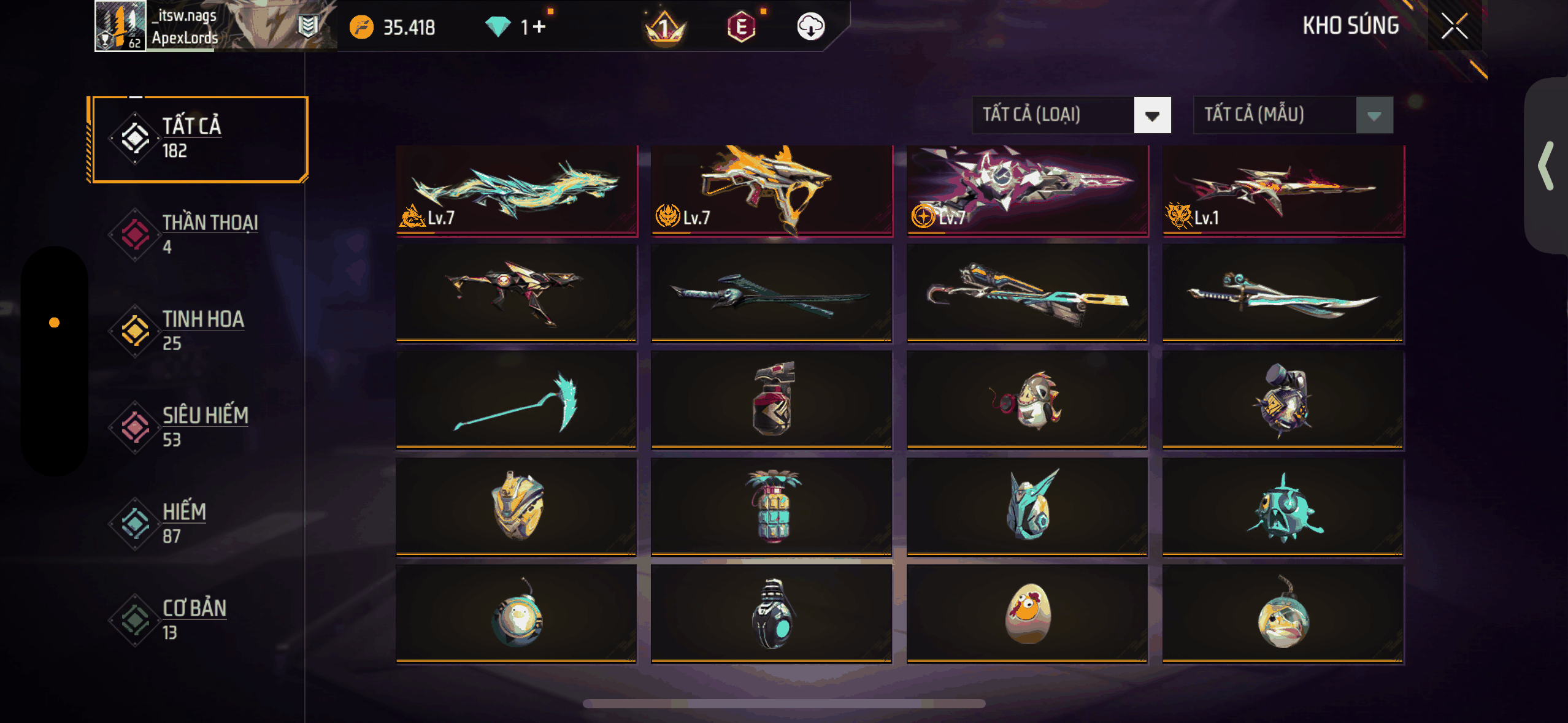1568x723 pixels.
Task: Close the Kho Súng weapon vault
Action: pyautogui.click(x=1454, y=26)
